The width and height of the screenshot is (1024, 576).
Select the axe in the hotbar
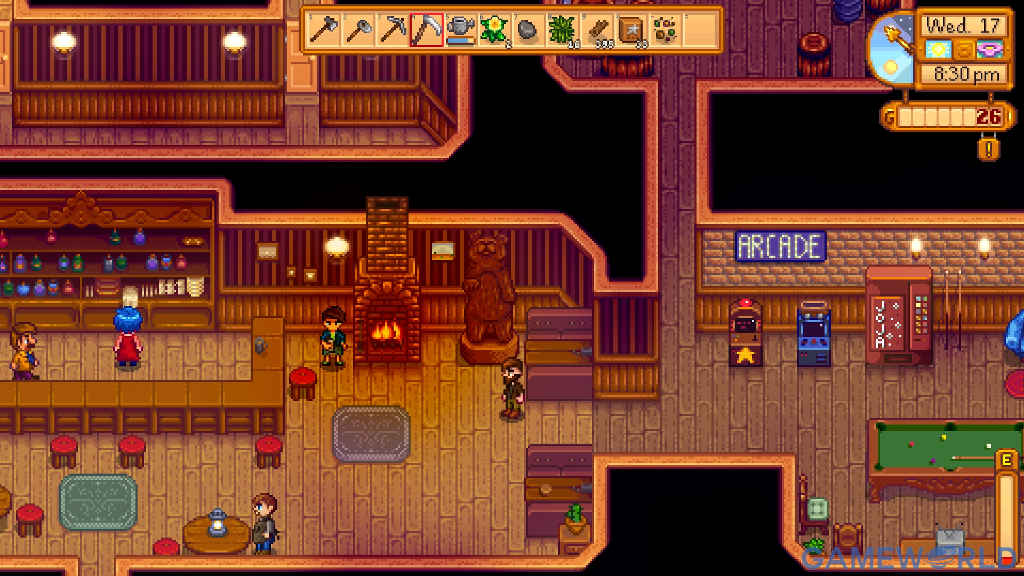tap(324, 29)
